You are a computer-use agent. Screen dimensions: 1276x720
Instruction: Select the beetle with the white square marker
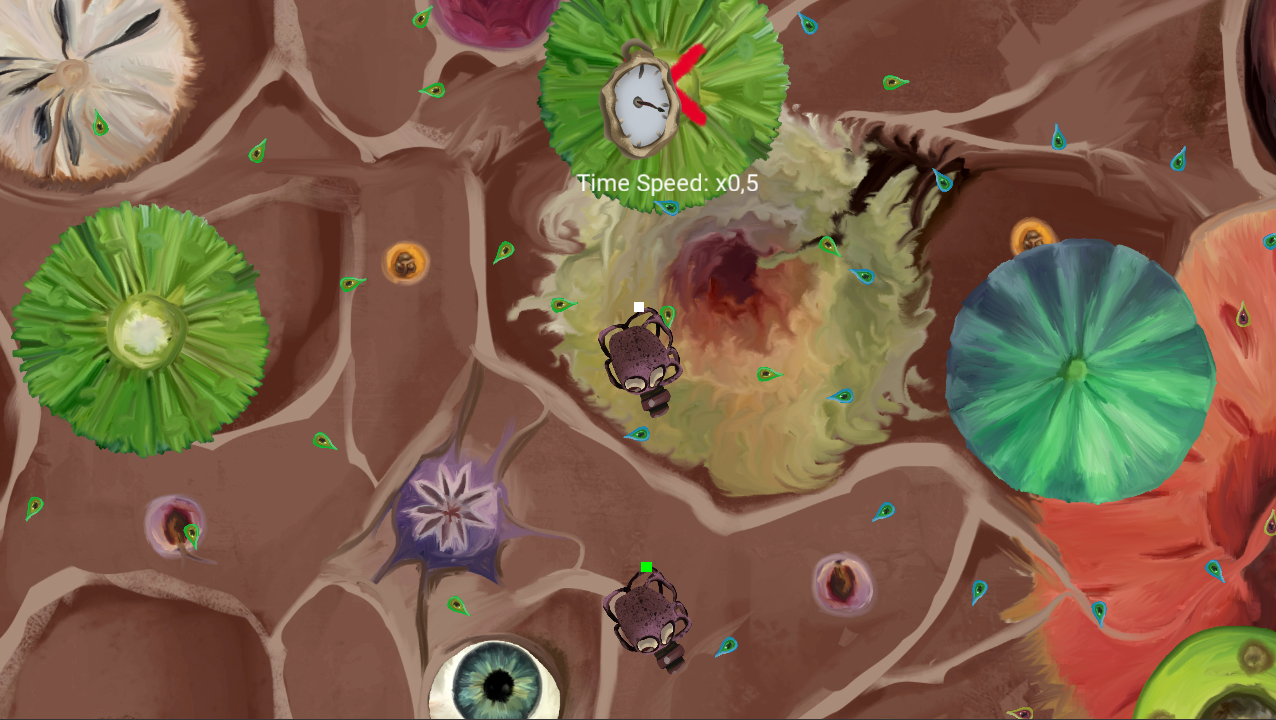pyautogui.click(x=641, y=358)
